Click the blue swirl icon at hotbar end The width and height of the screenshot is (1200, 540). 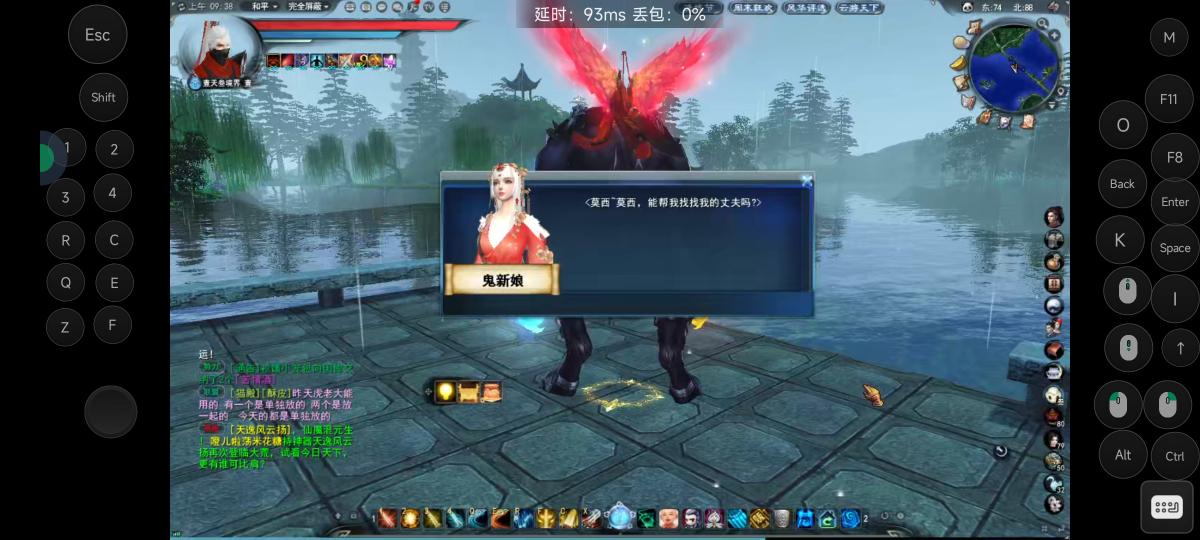[x=851, y=518]
